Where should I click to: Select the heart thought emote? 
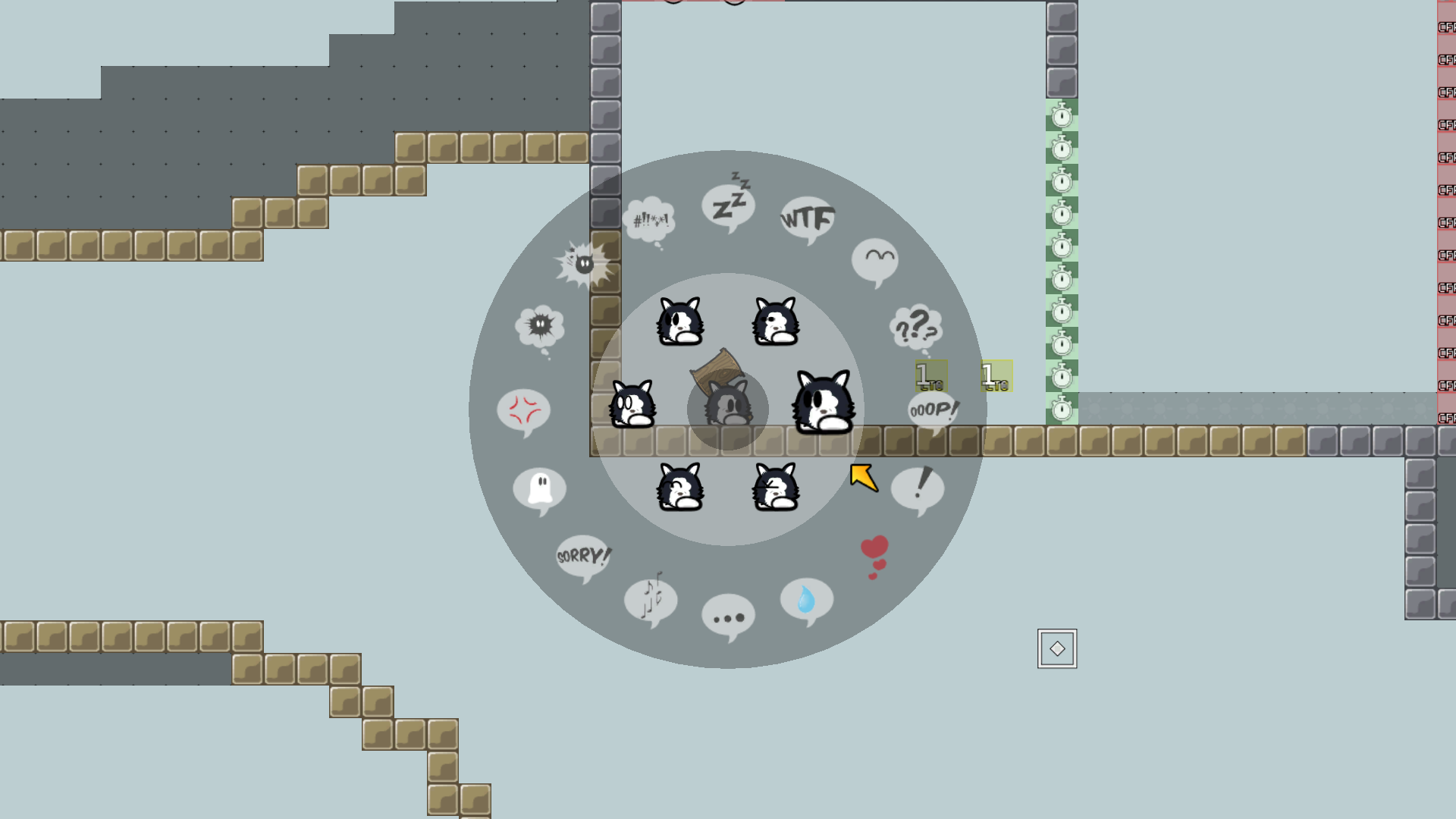coord(874,548)
